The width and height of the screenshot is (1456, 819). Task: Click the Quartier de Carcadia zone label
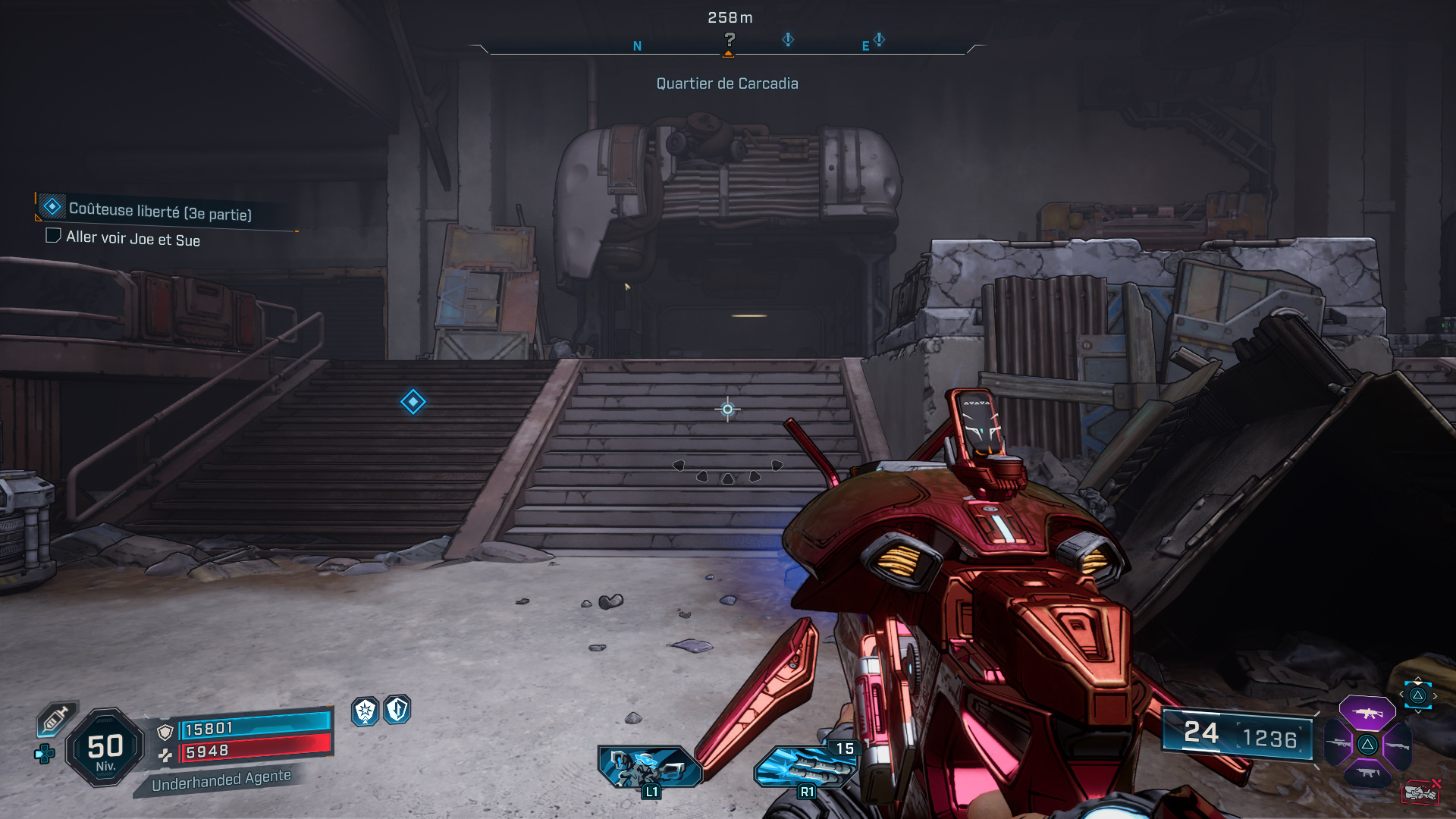click(x=727, y=83)
